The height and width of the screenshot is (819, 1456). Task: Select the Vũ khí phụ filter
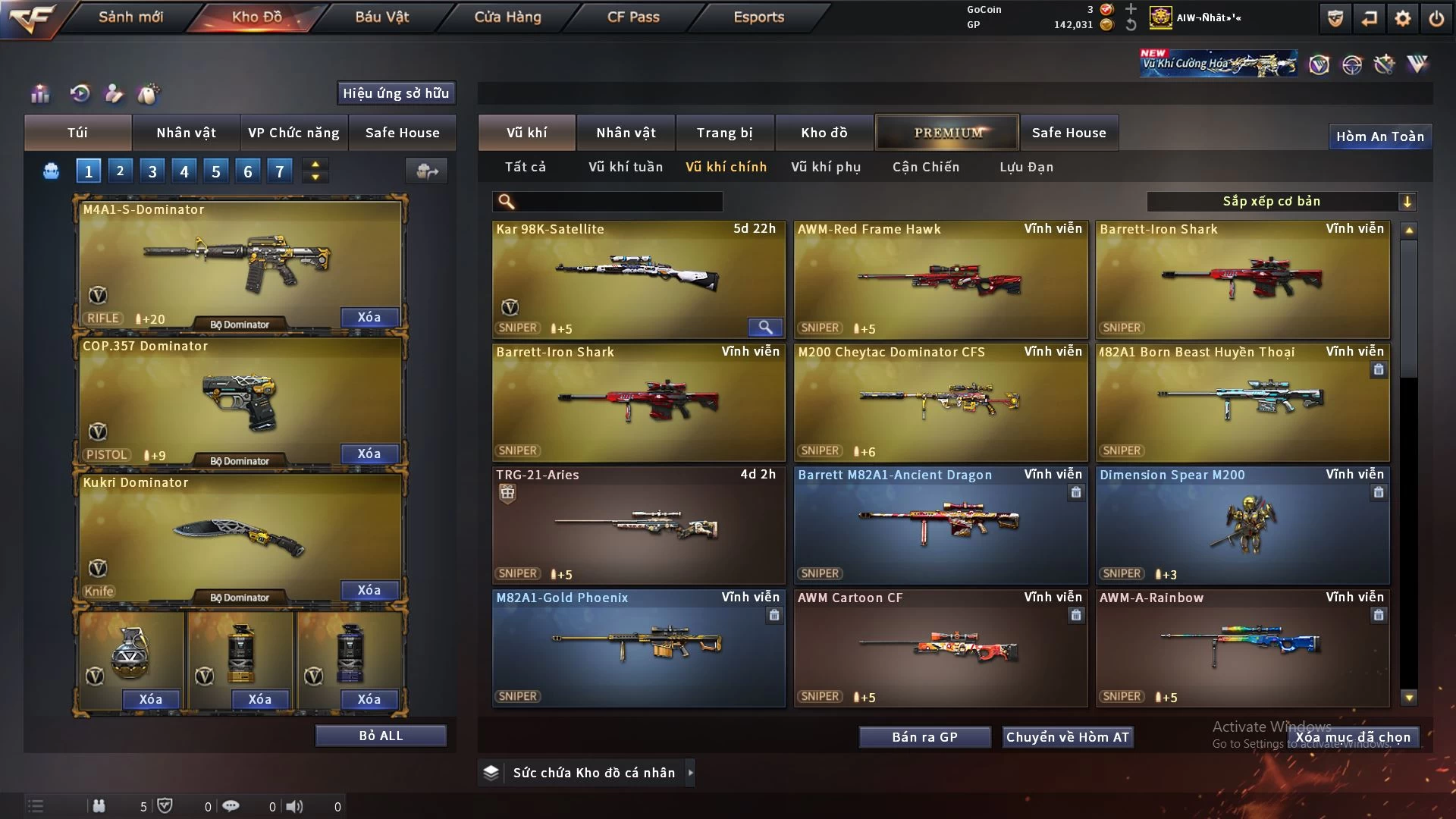coord(826,167)
